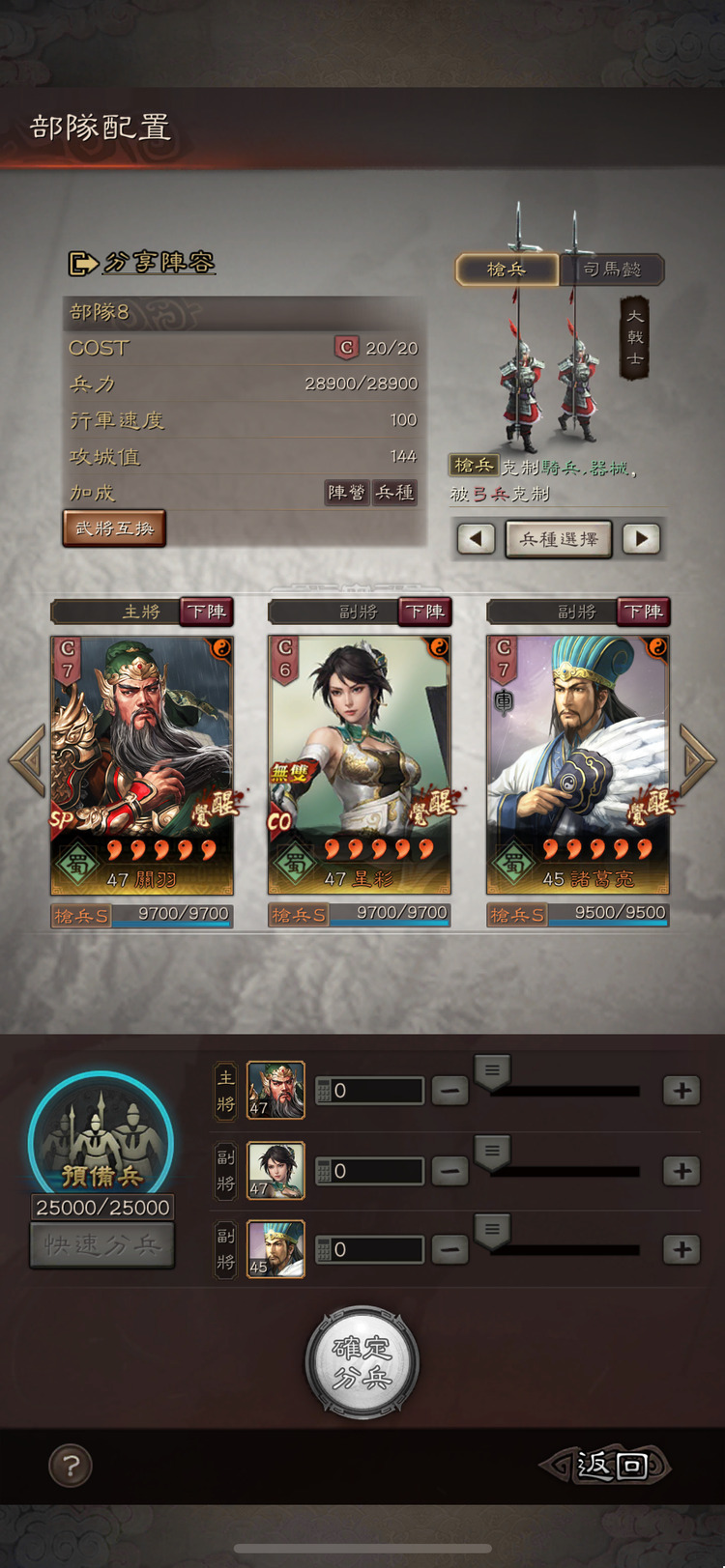Viewport: 725px width, 1568px height.
Task: Click the 武將互換 swap generals button
Action: (x=115, y=528)
